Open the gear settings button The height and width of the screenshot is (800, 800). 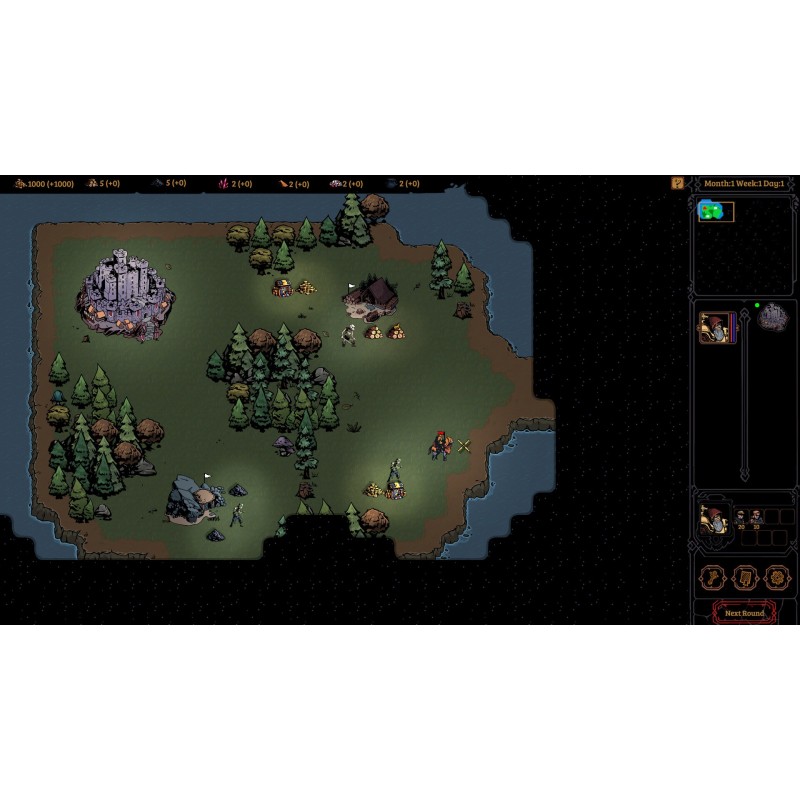click(775, 578)
